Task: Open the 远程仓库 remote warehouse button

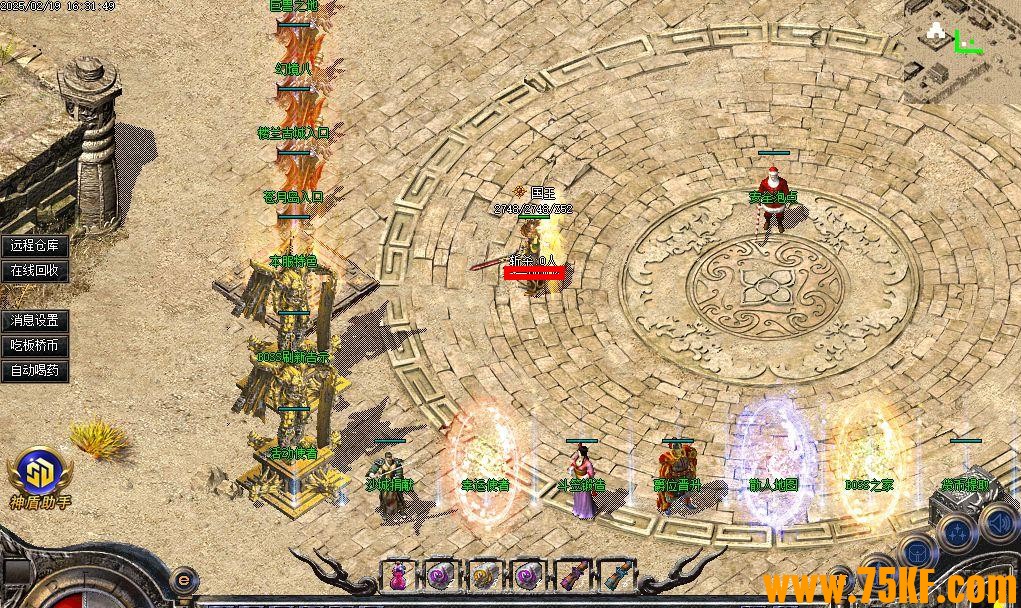Action: tap(35, 246)
